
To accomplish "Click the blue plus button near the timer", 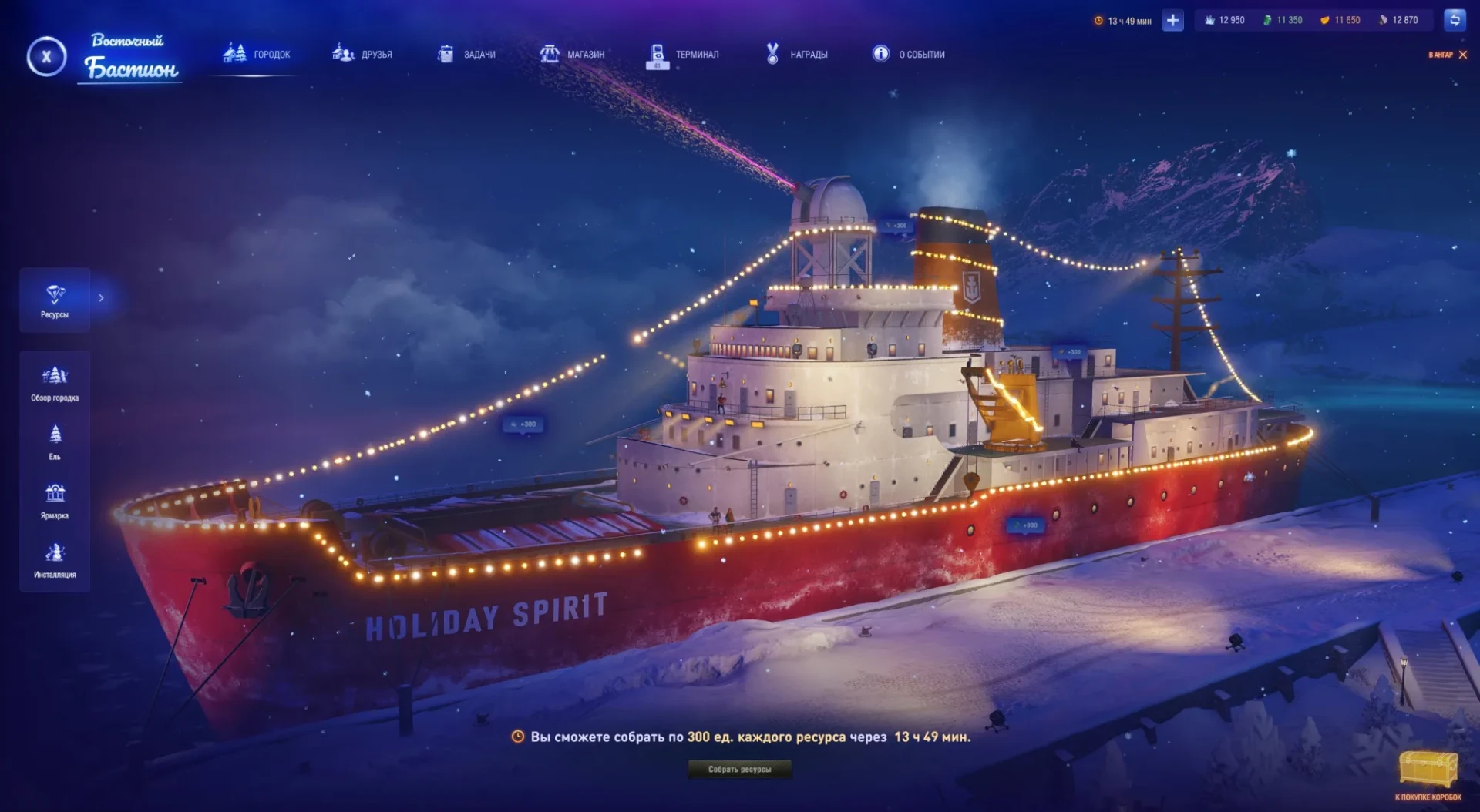I will 1172,21.
